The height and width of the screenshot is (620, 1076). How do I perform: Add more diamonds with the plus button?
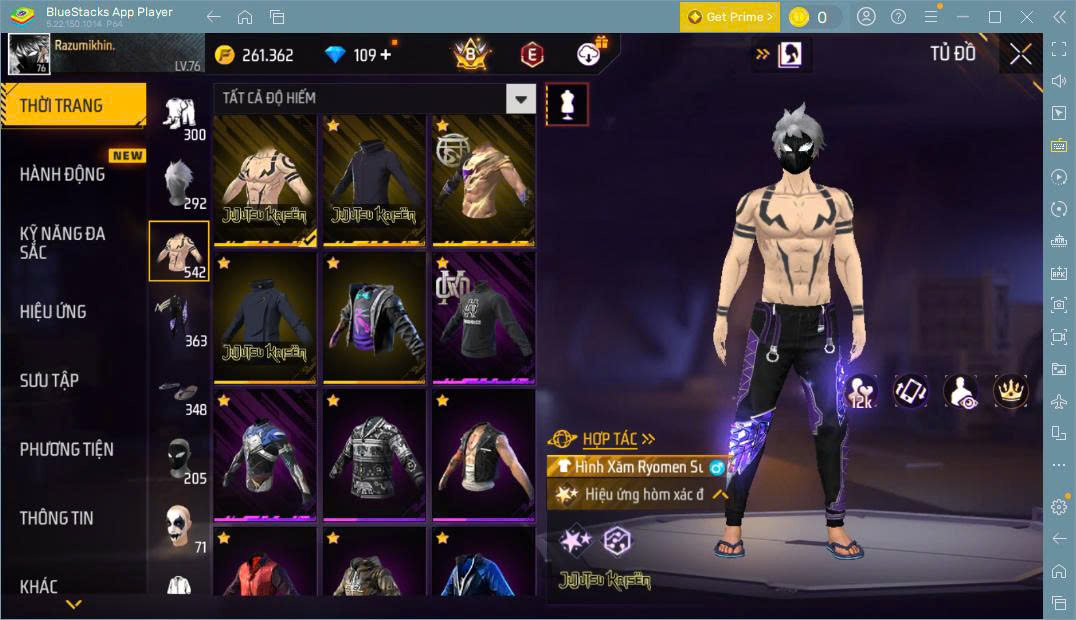click(386, 55)
